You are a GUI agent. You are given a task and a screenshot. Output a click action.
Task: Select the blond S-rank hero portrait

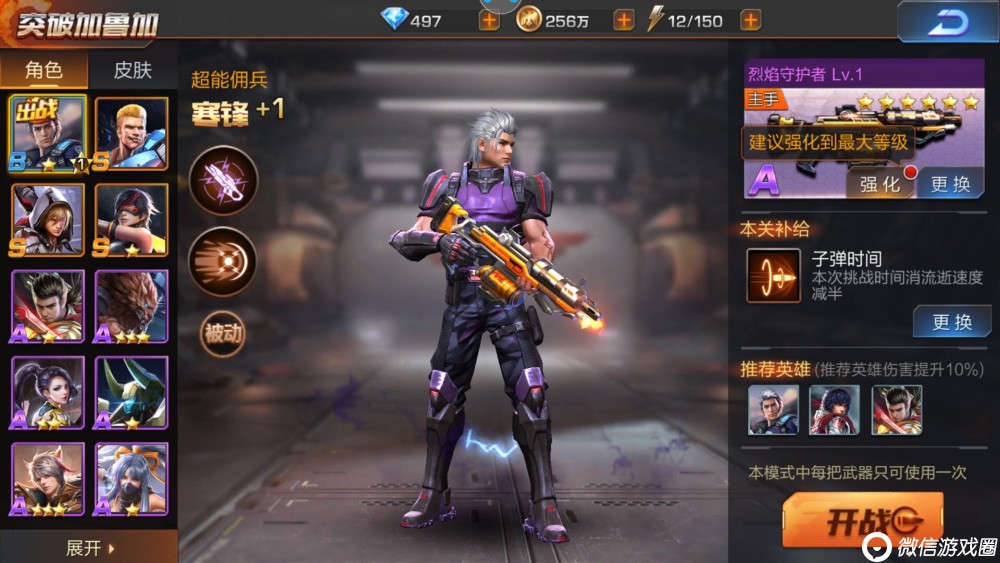tap(132, 134)
